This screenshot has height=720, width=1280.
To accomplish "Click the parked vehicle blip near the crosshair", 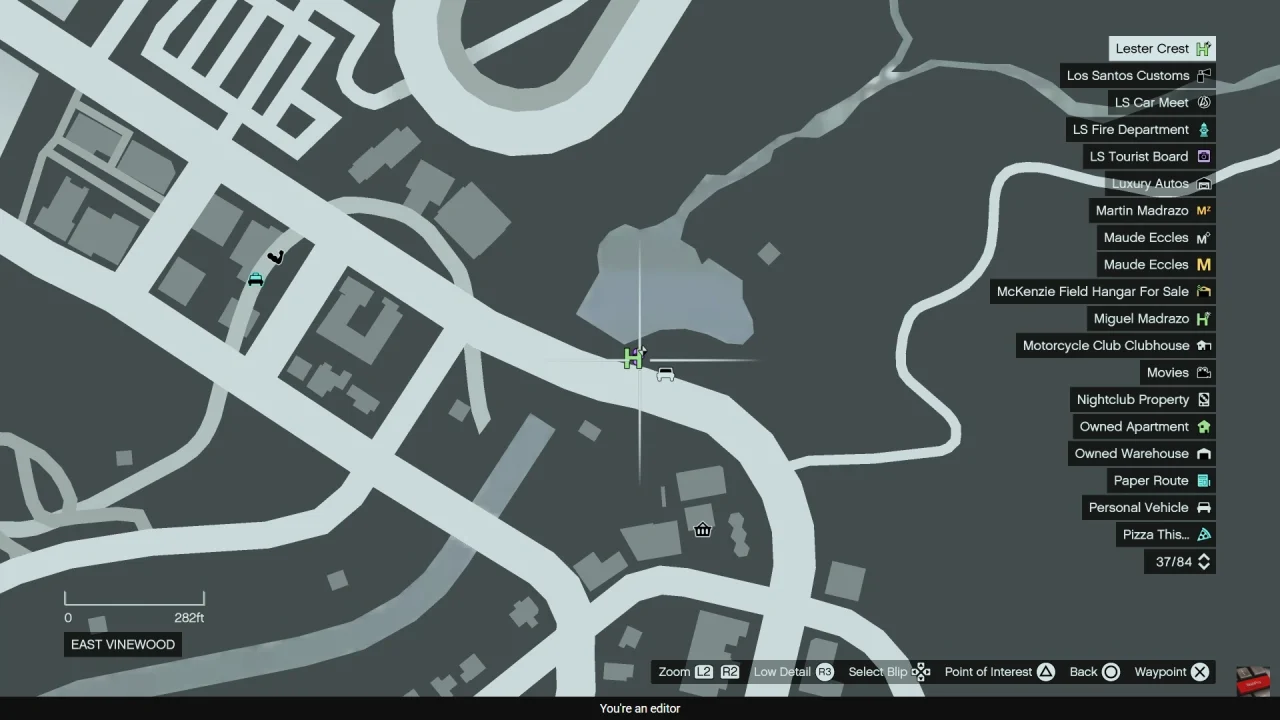I will 665,373.
